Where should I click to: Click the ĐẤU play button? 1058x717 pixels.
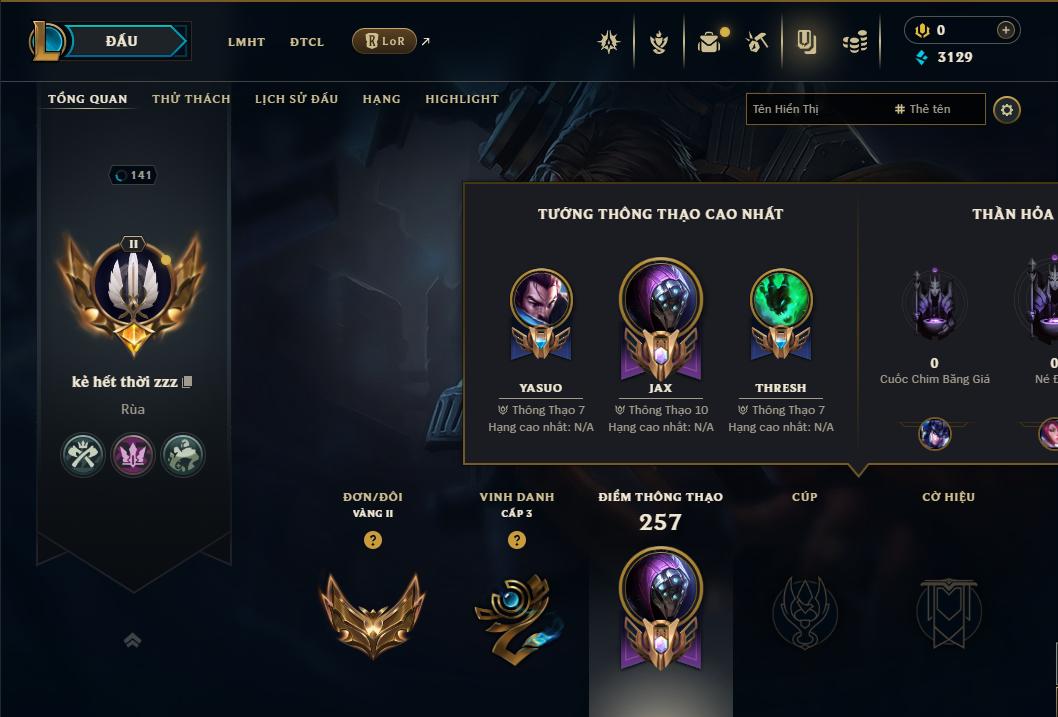point(122,41)
